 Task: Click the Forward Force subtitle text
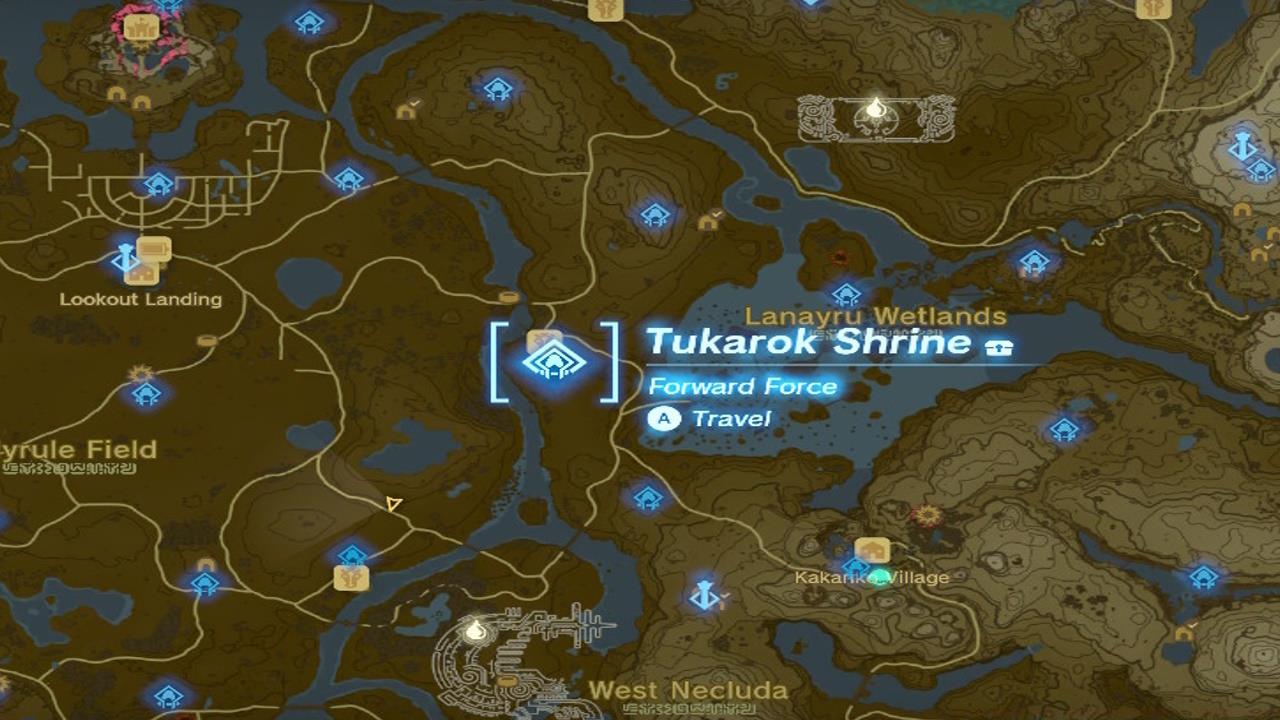point(745,385)
